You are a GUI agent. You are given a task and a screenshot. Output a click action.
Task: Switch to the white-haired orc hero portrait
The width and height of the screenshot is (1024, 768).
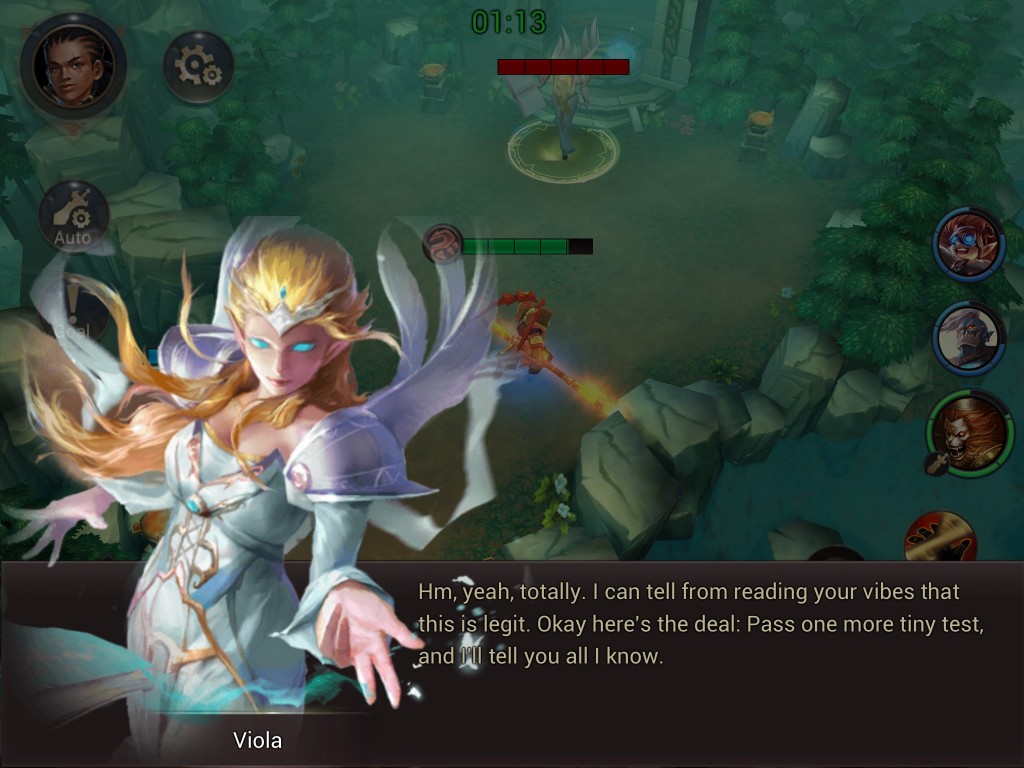point(969,338)
